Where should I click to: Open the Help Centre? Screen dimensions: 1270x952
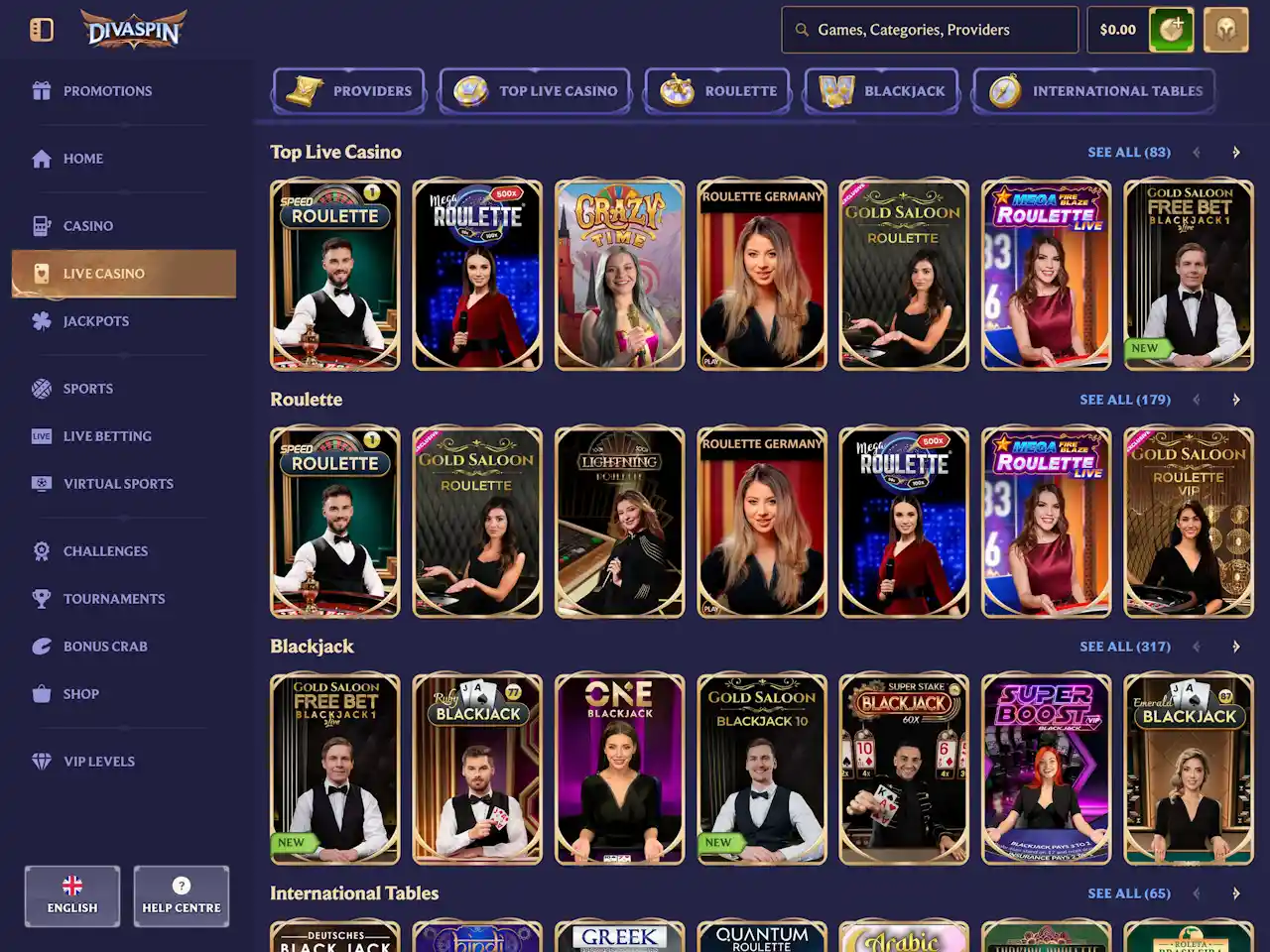182,896
